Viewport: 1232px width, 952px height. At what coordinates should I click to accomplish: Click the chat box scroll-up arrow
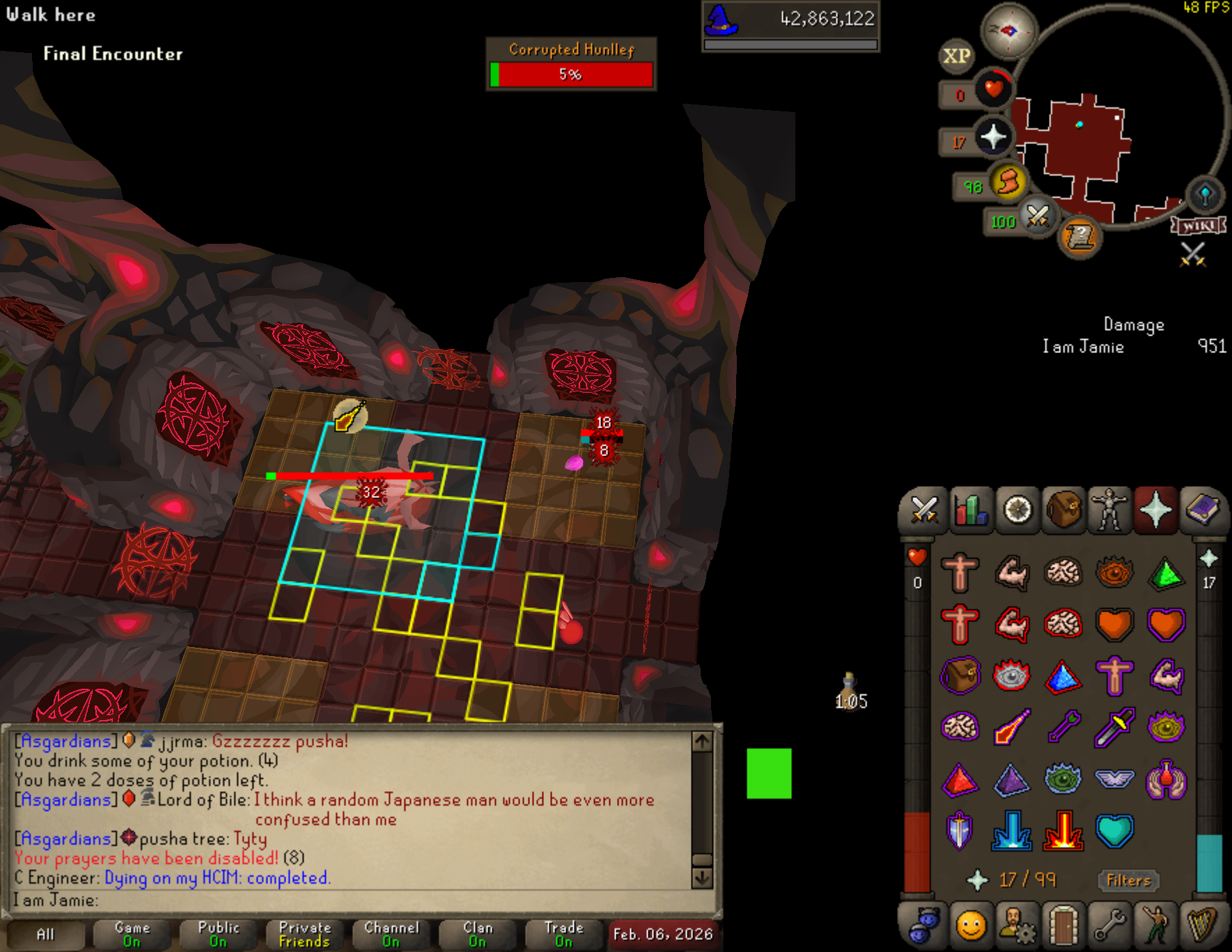[702, 742]
